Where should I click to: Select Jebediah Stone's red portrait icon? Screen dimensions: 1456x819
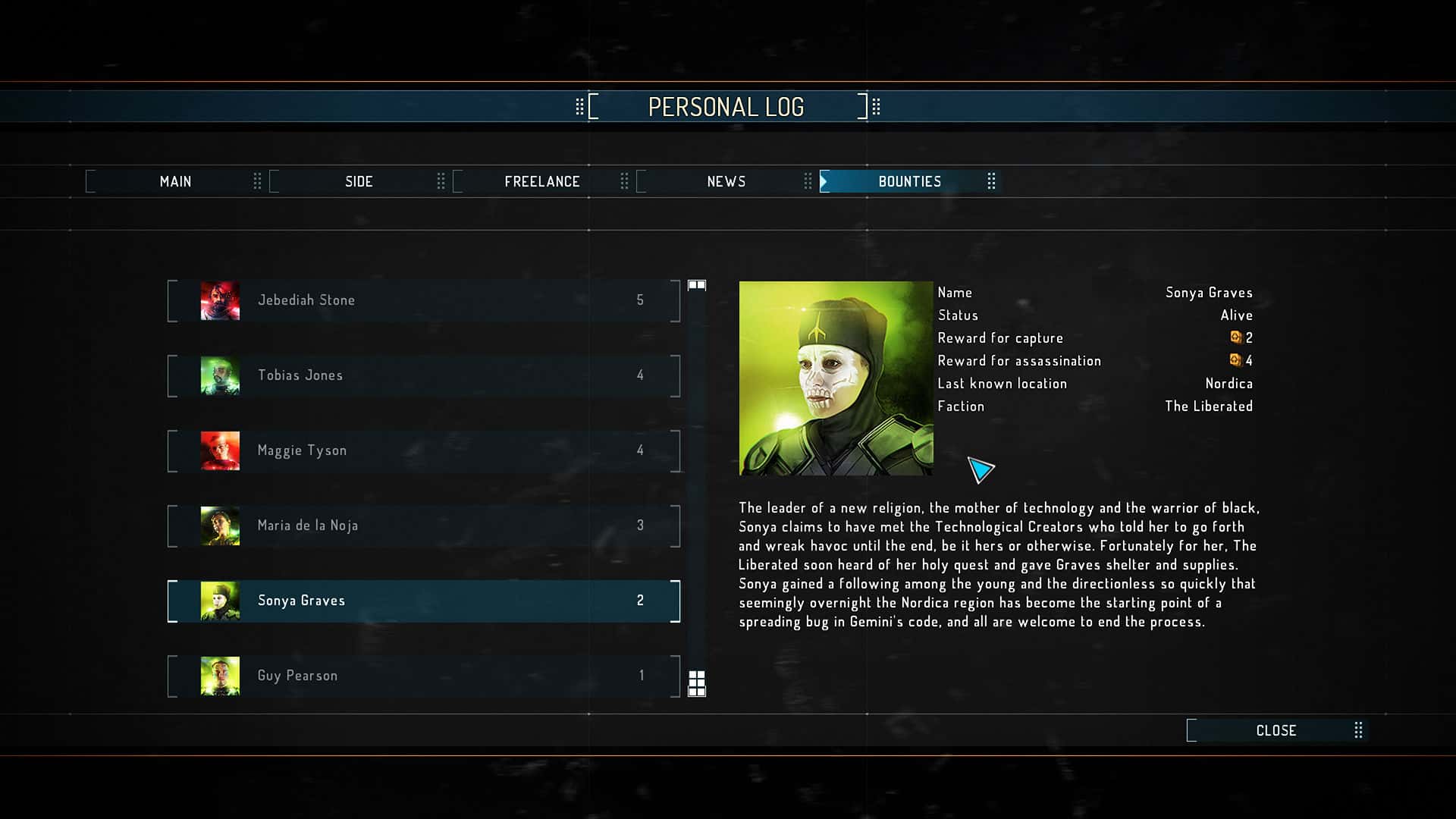[x=220, y=300]
